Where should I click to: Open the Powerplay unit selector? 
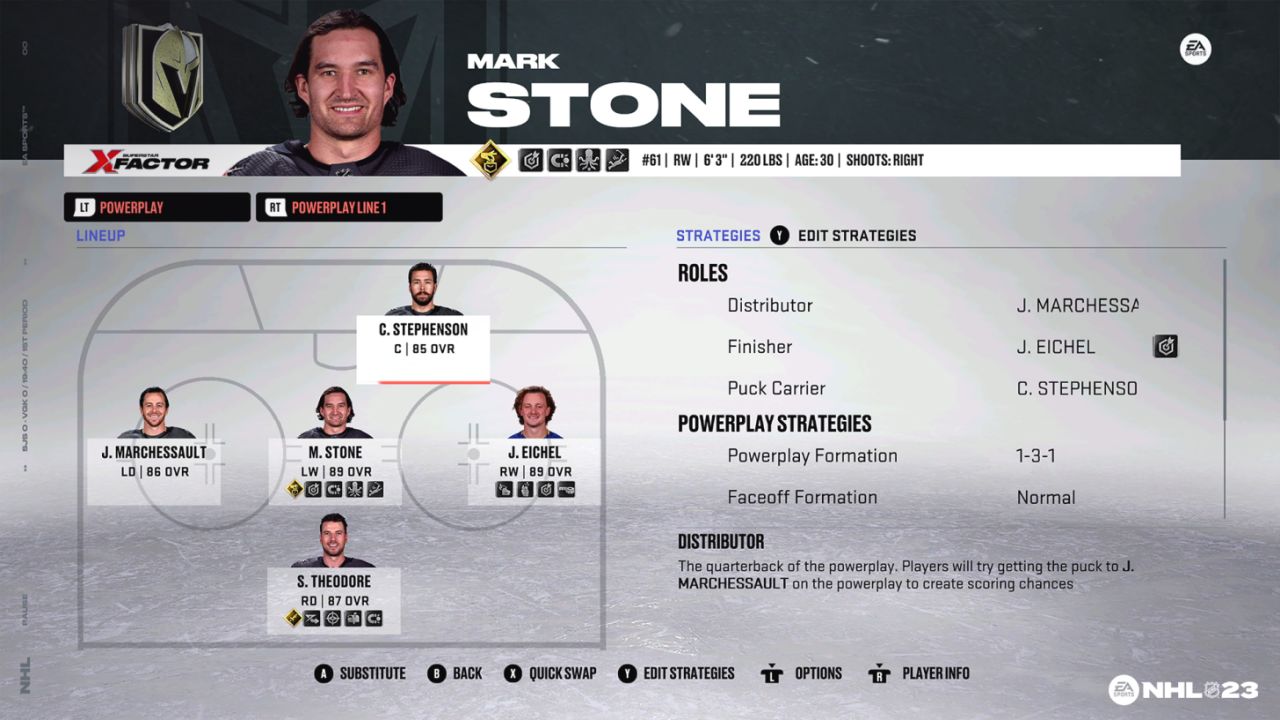157,208
